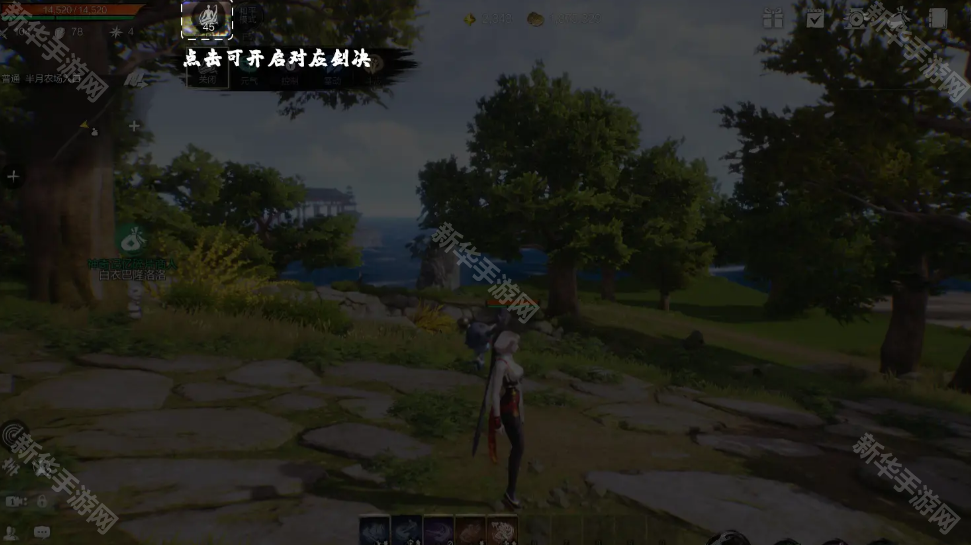Select the last filled hotbar slot

tap(502, 531)
